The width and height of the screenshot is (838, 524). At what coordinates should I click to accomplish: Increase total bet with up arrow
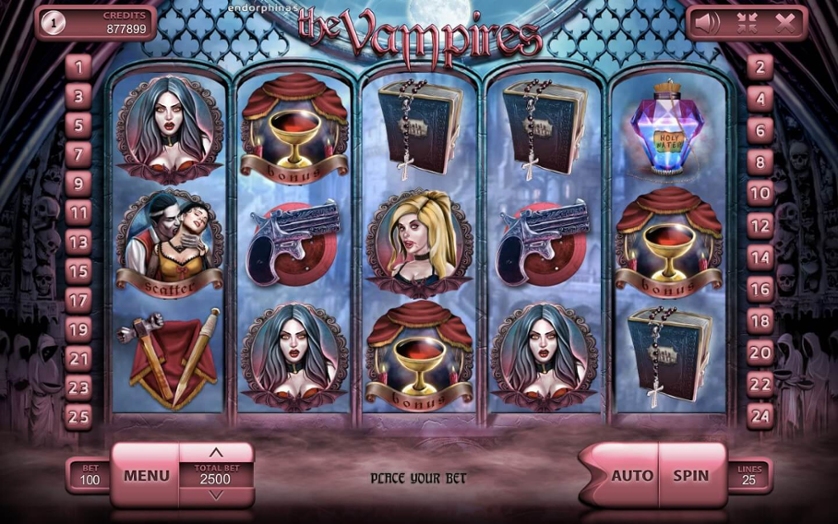click(x=216, y=454)
